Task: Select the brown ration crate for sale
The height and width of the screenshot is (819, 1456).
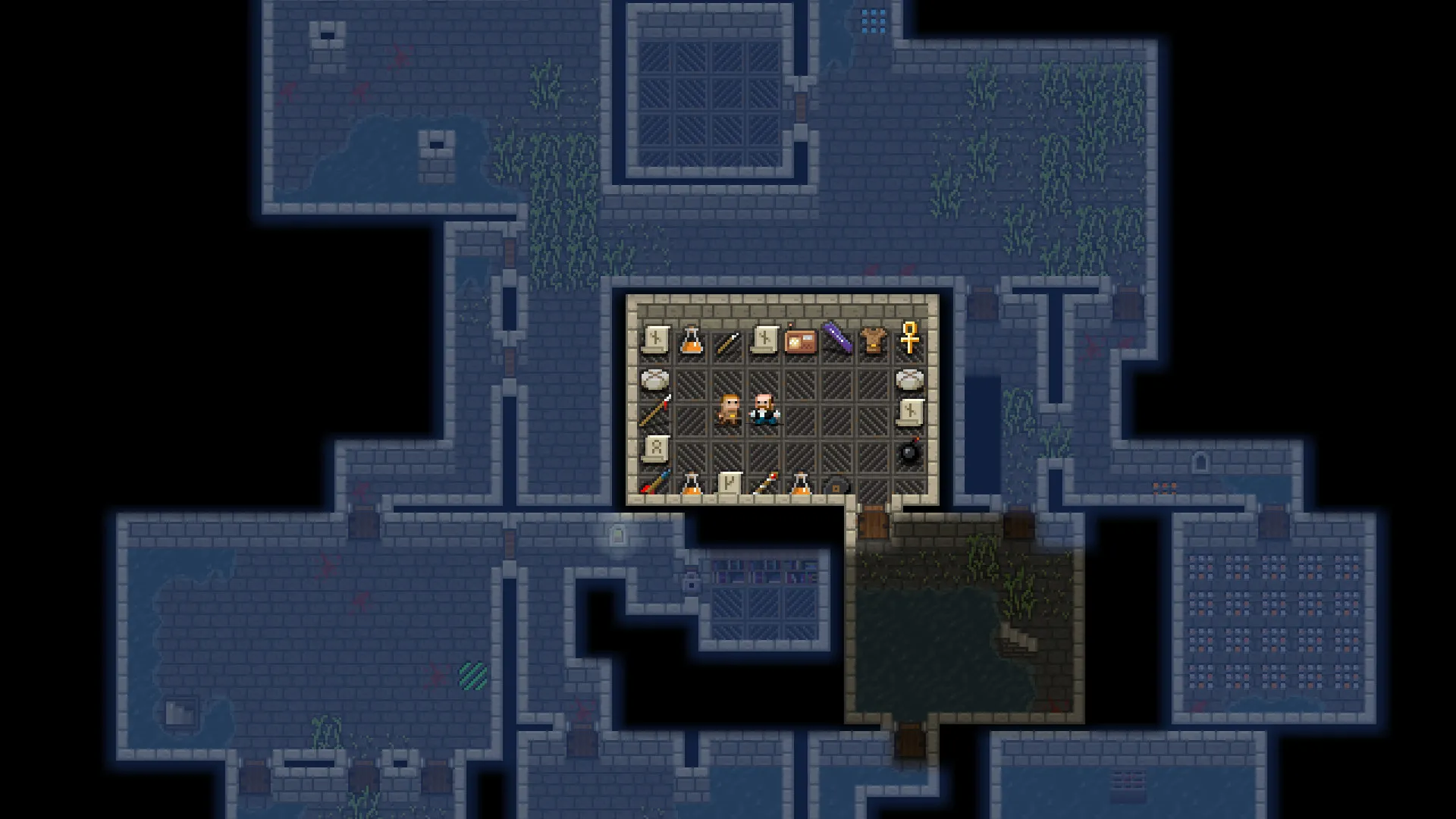Action: (x=800, y=340)
